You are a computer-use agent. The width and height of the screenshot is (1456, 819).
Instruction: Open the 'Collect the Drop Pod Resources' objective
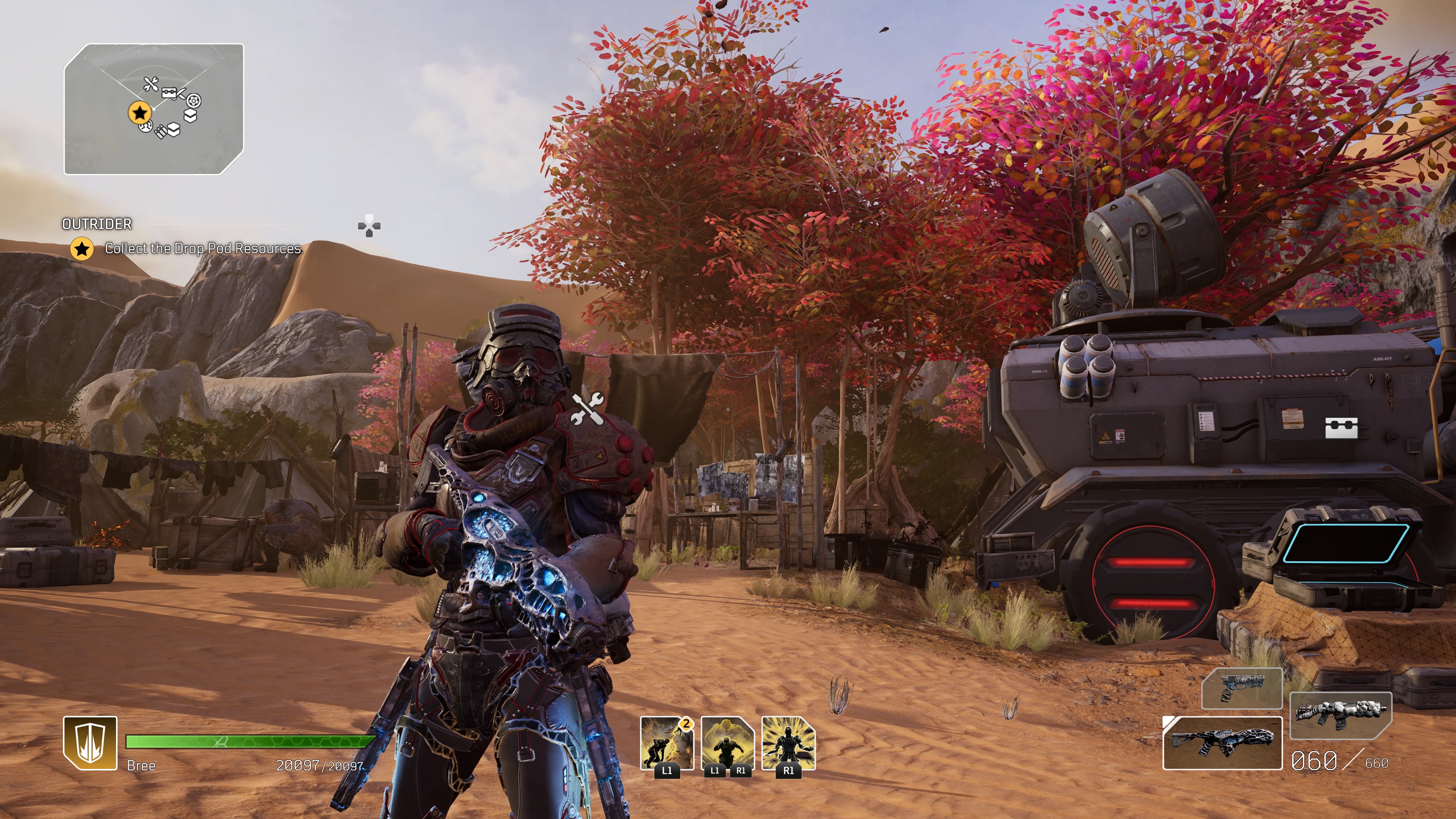pos(203,248)
